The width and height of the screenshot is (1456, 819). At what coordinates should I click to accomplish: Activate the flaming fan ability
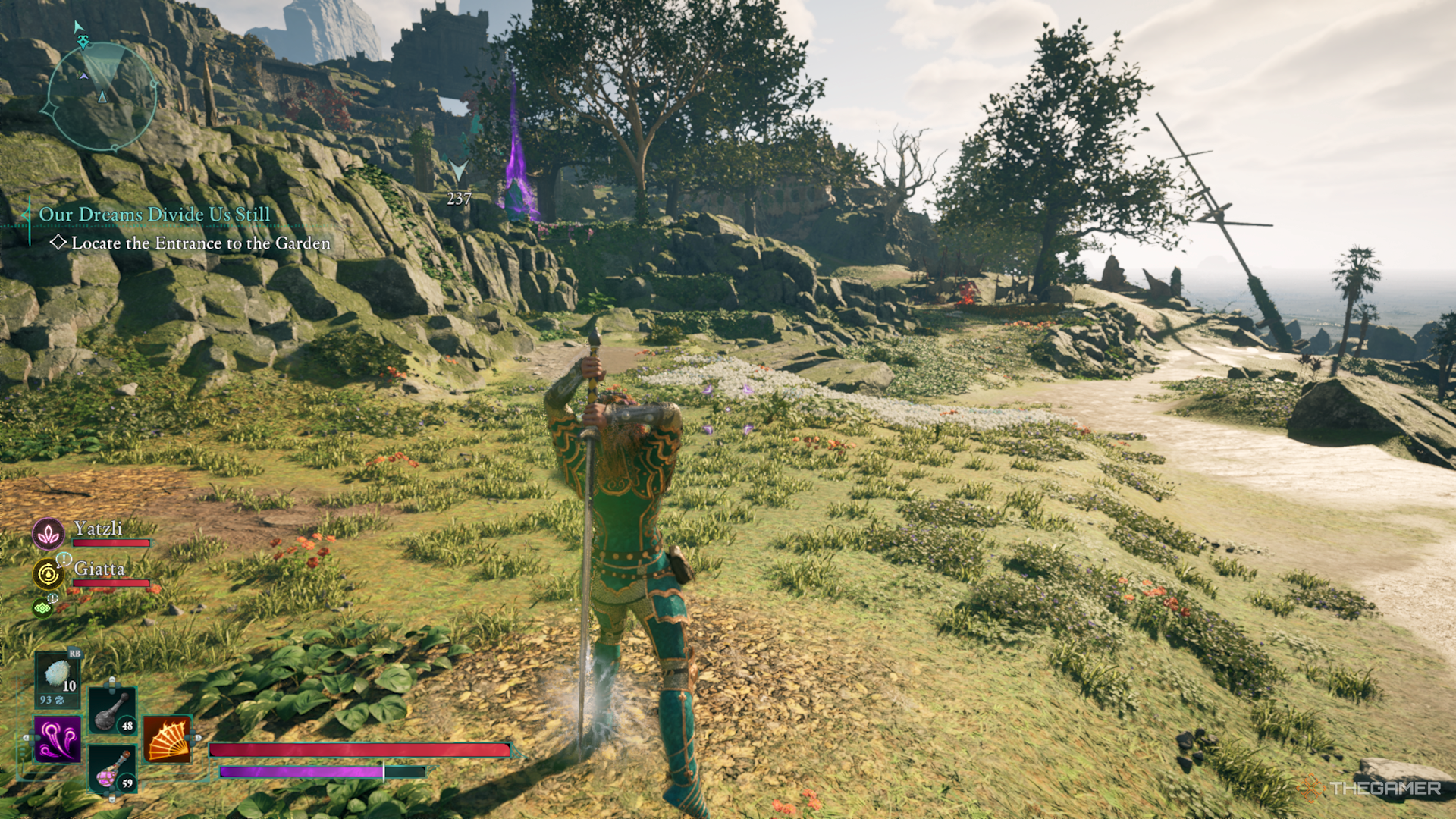point(168,739)
